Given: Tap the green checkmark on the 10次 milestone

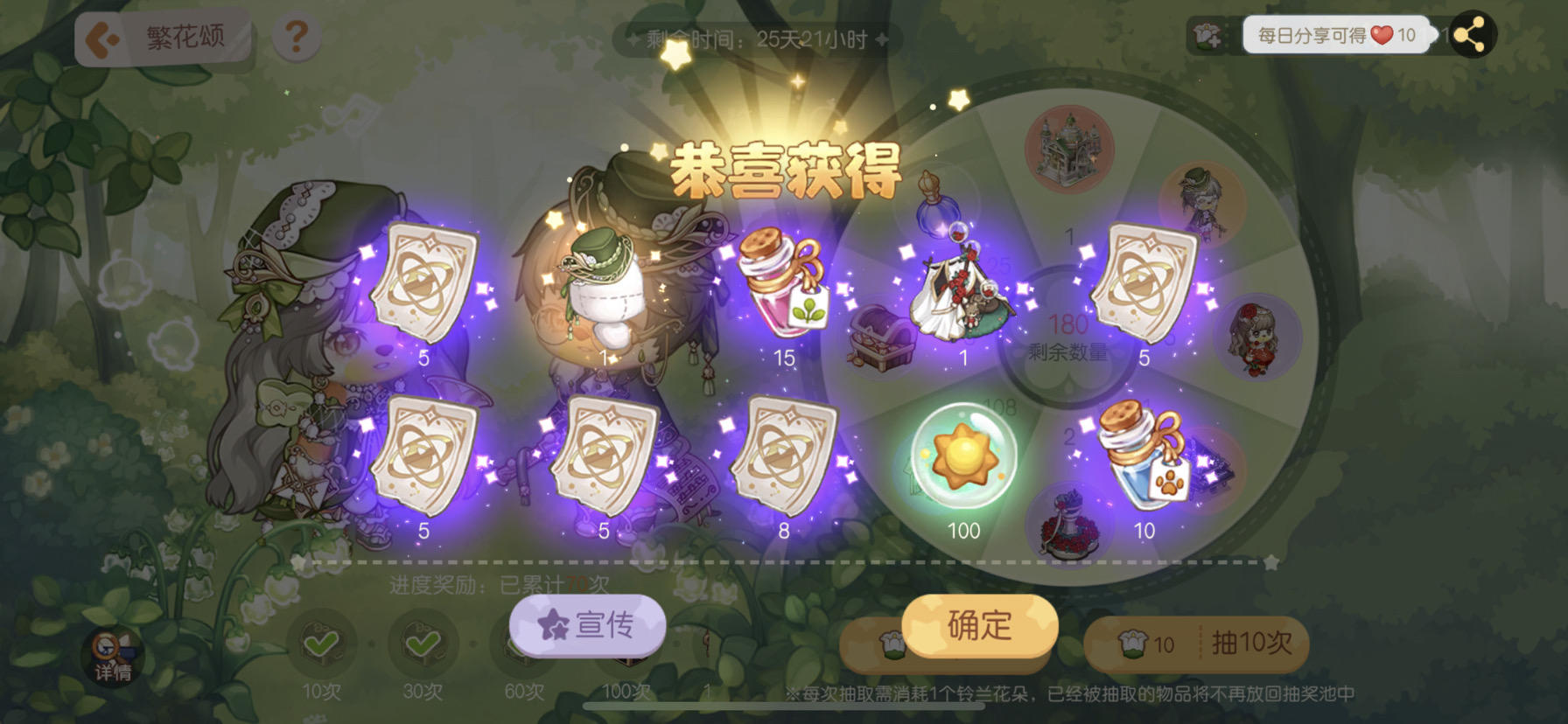Looking at the screenshot, I should [x=323, y=644].
